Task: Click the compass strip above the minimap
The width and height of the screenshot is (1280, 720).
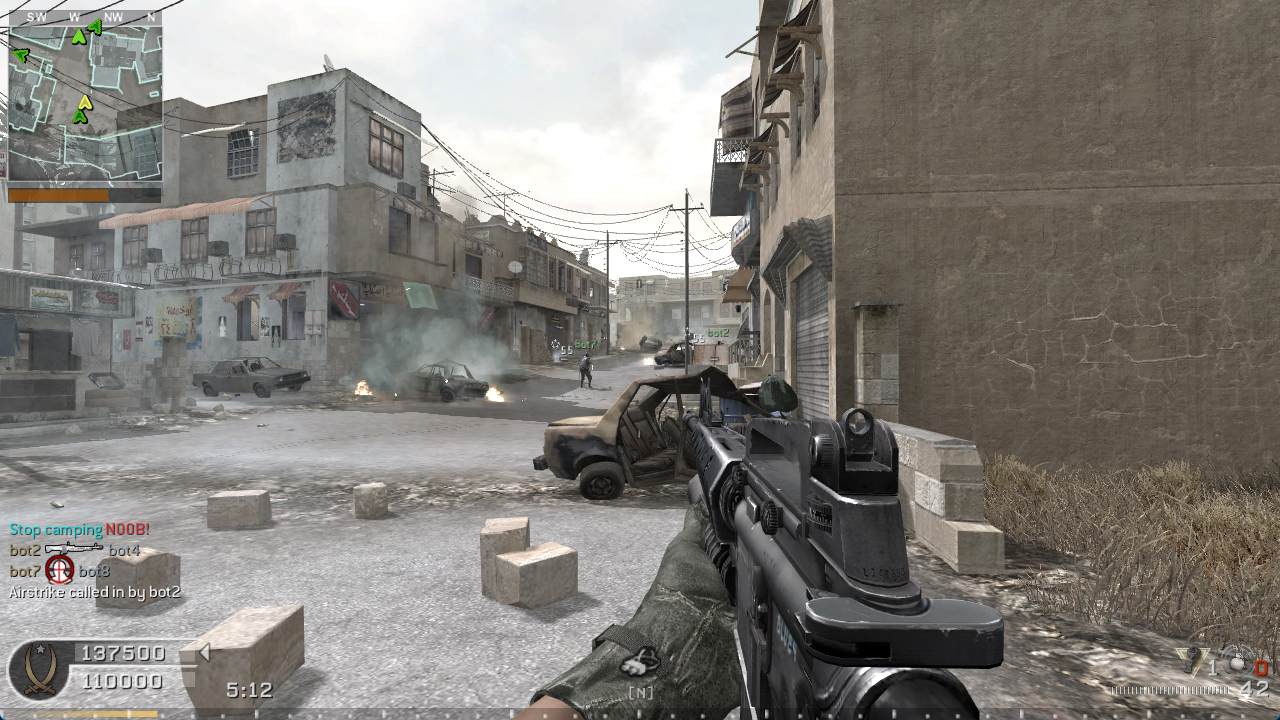Action: coord(85,17)
